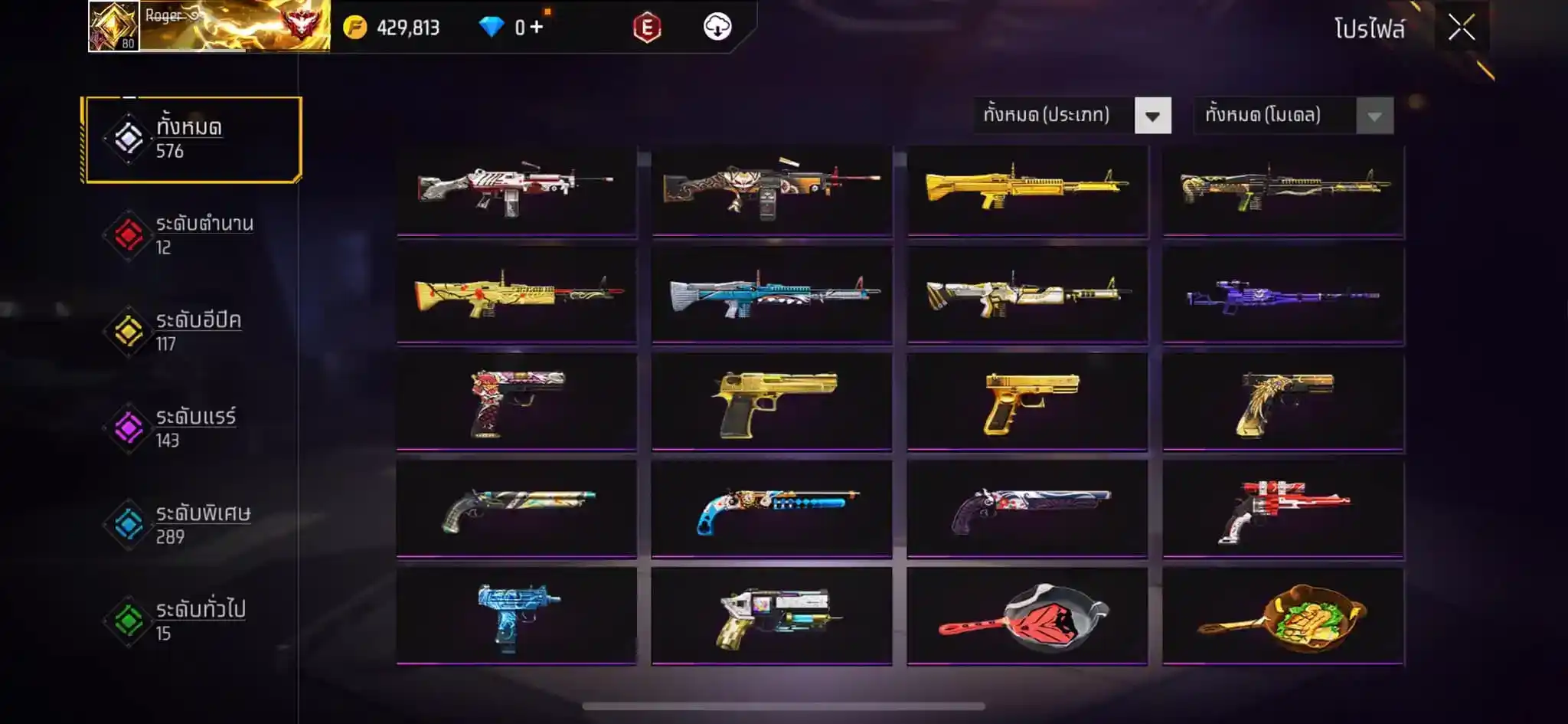Expand the ทั้งหมด (โมเดล) model dropdown
The image size is (1568, 724).
point(1374,116)
